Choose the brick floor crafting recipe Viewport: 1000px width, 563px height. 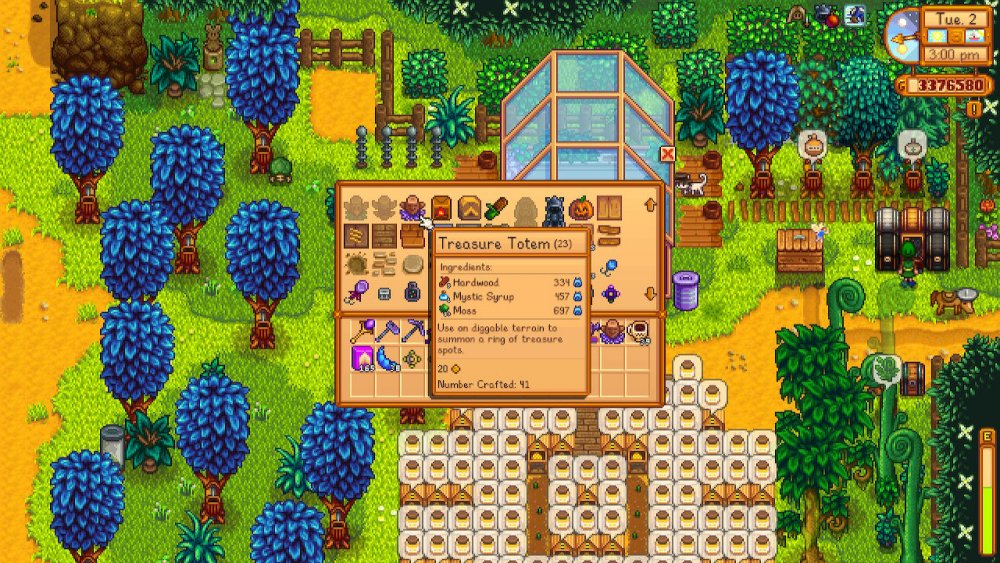point(384,237)
